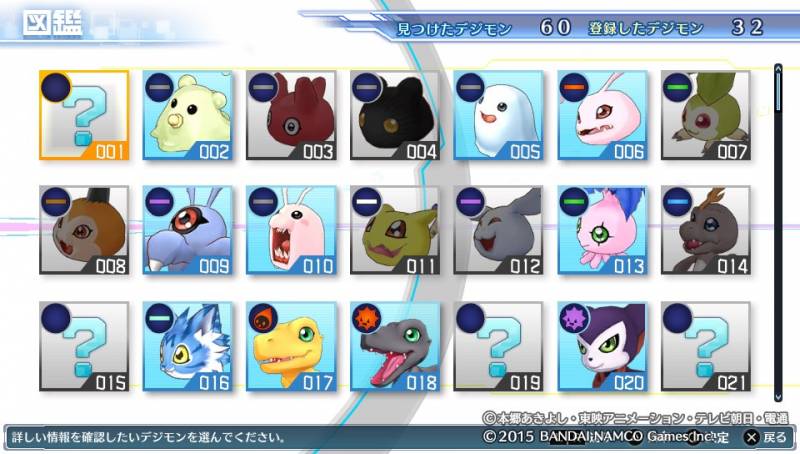Image resolution: width=800 pixels, height=454 pixels.
Task: View entry 020 purple imp Digimon
Action: [602, 347]
